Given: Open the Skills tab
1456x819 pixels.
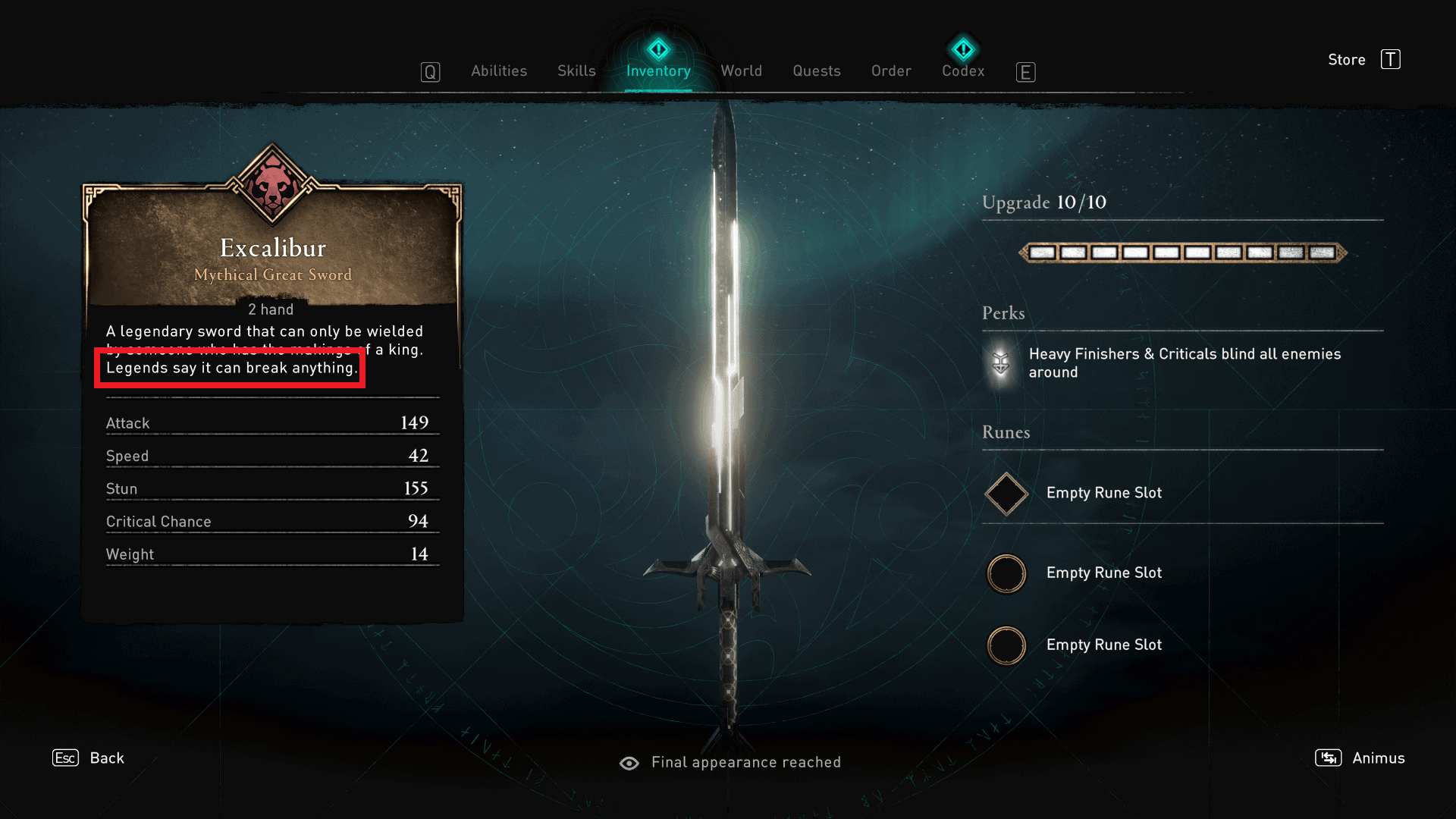Looking at the screenshot, I should (576, 71).
